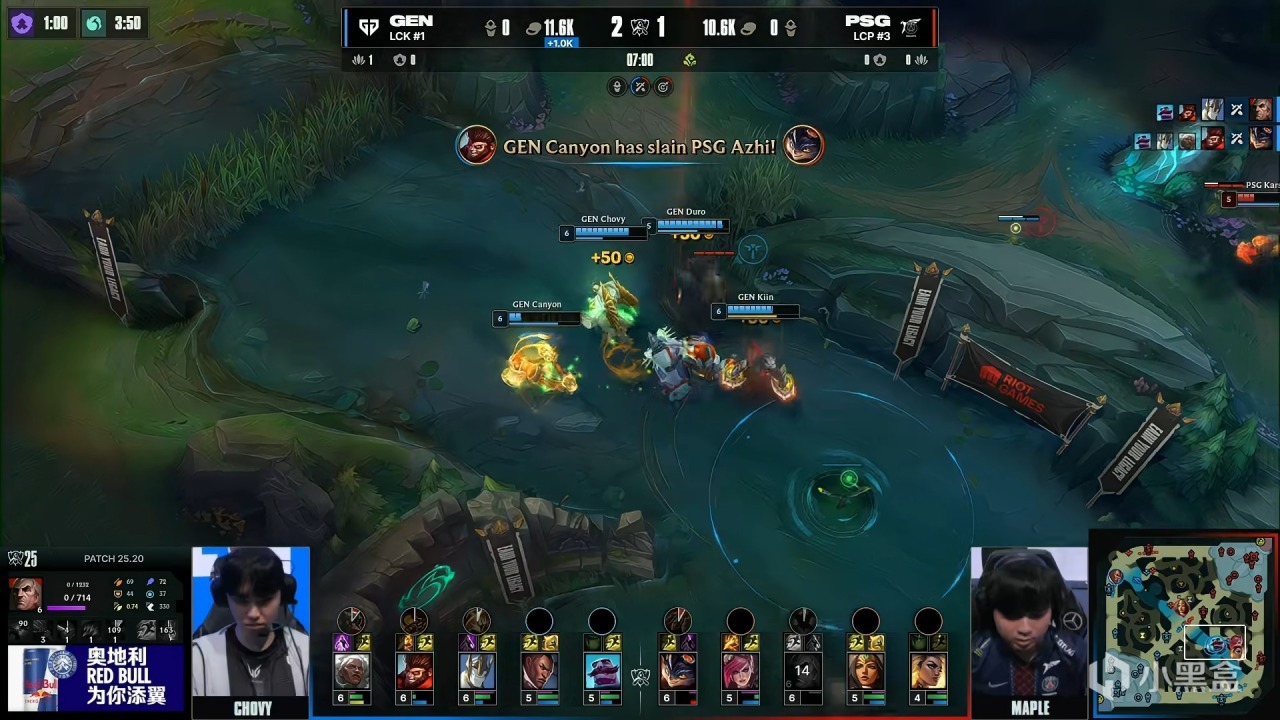
Task: Click the minimap in the corner
Action: pyautogui.click(x=1184, y=625)
